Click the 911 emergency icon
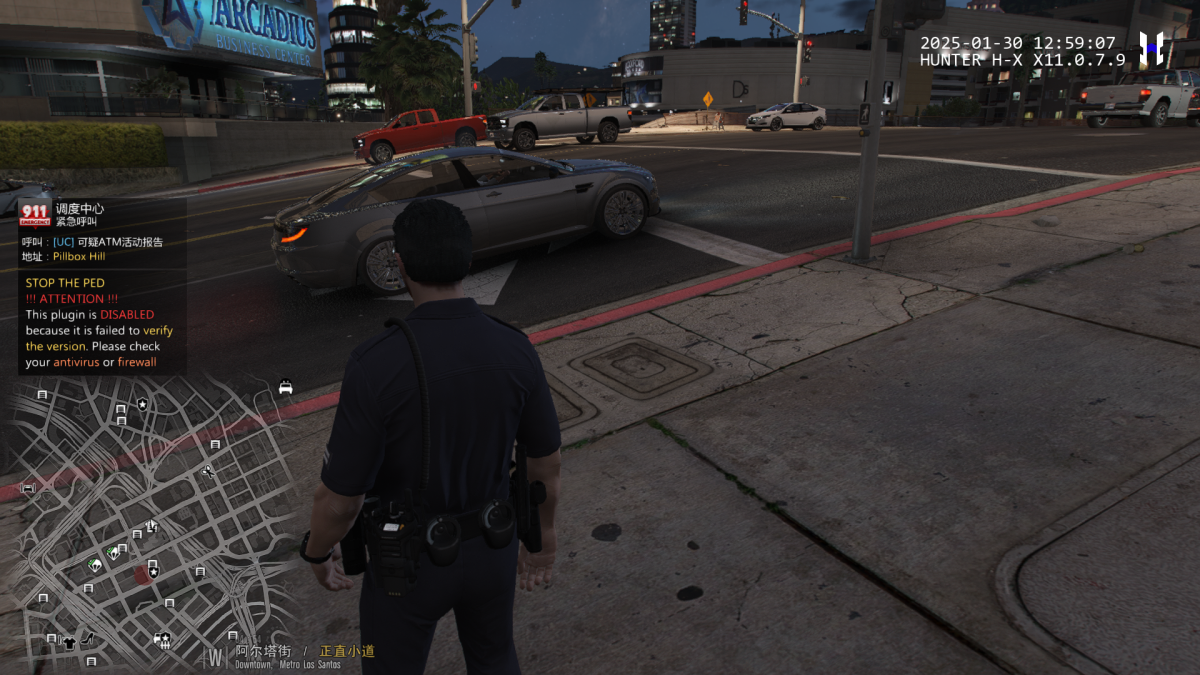 [35, 214]
